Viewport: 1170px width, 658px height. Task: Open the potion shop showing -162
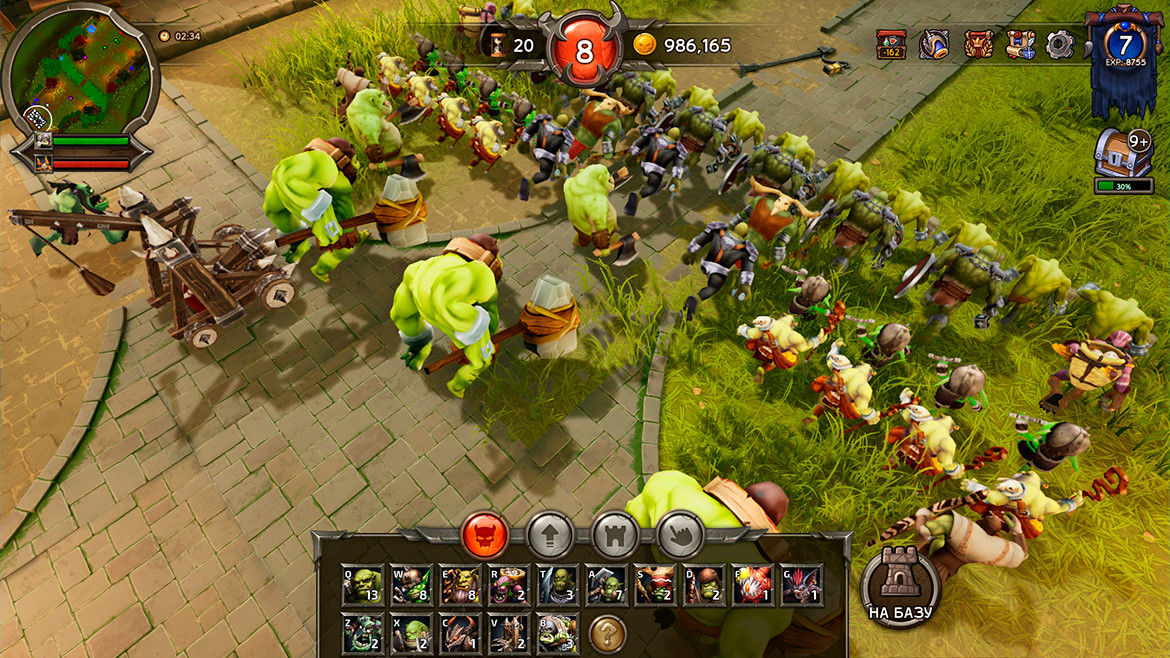891,45
